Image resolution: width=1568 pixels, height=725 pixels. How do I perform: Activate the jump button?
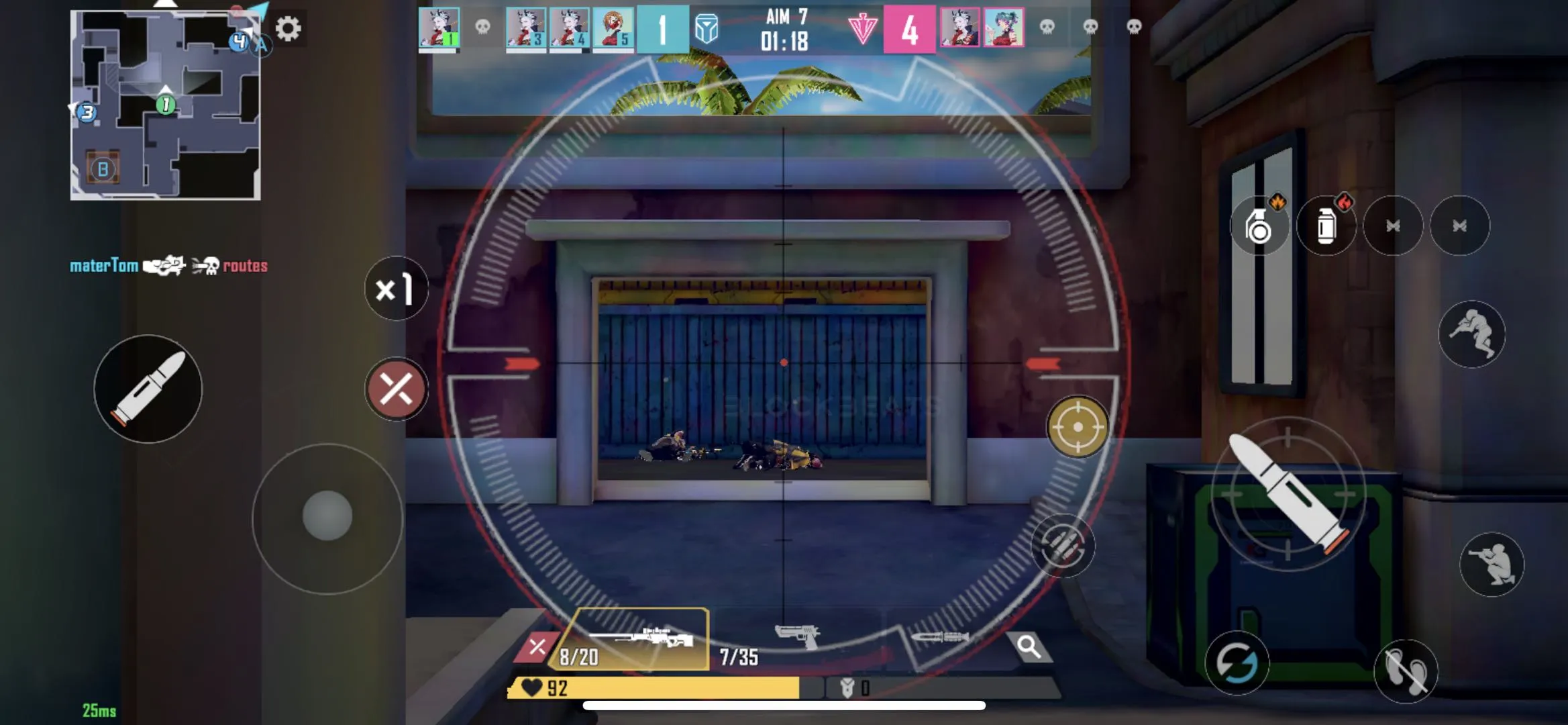pyautogui.click(x=1471, y=334)
